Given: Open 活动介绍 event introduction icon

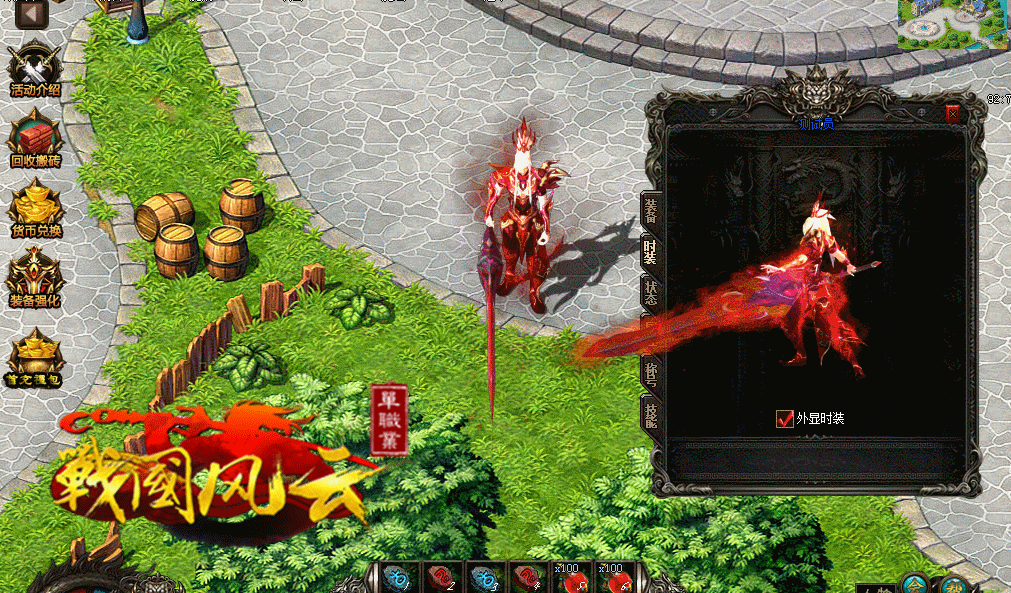Looking at the screenshot, I should tap(35, 69).
